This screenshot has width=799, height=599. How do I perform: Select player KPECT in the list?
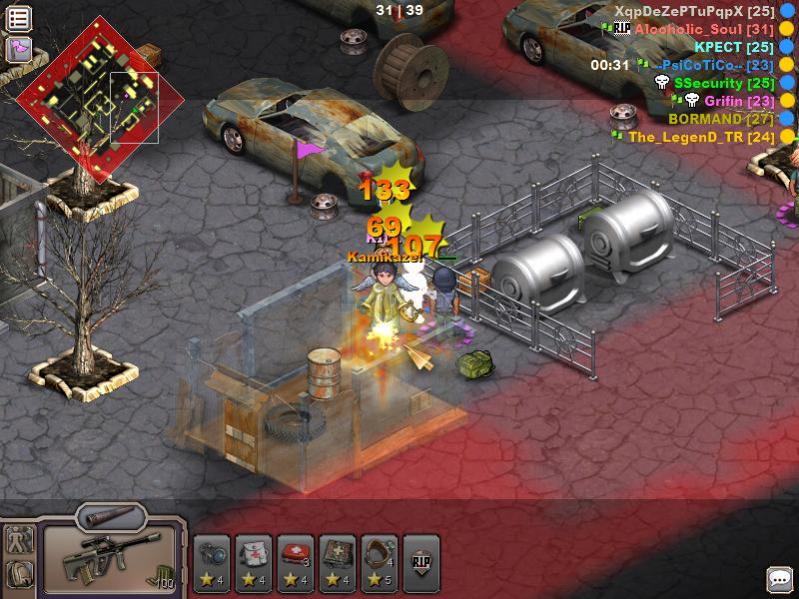click(734, 47)
